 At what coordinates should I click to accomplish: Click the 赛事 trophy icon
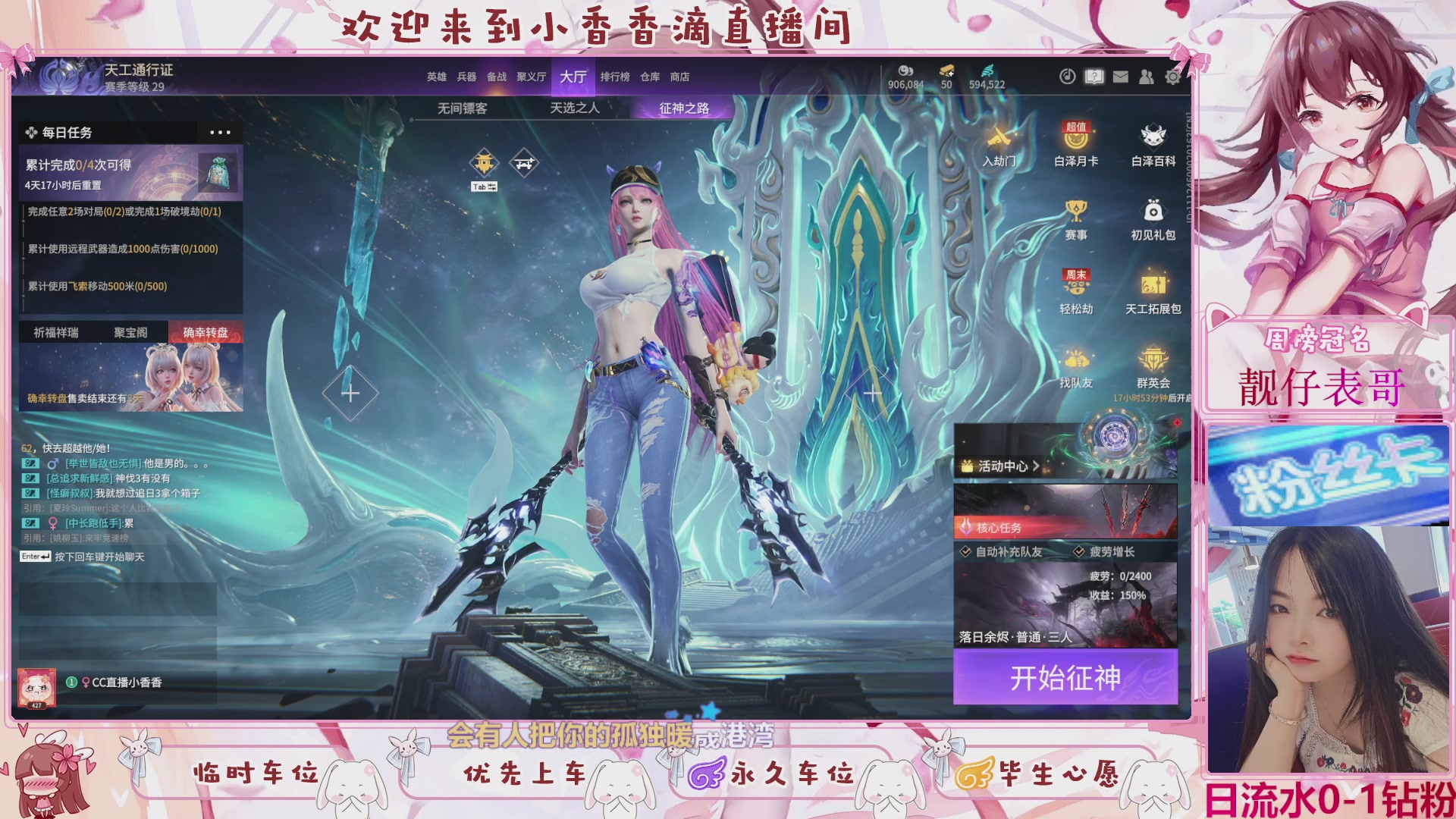click(x=1077, y=220)
